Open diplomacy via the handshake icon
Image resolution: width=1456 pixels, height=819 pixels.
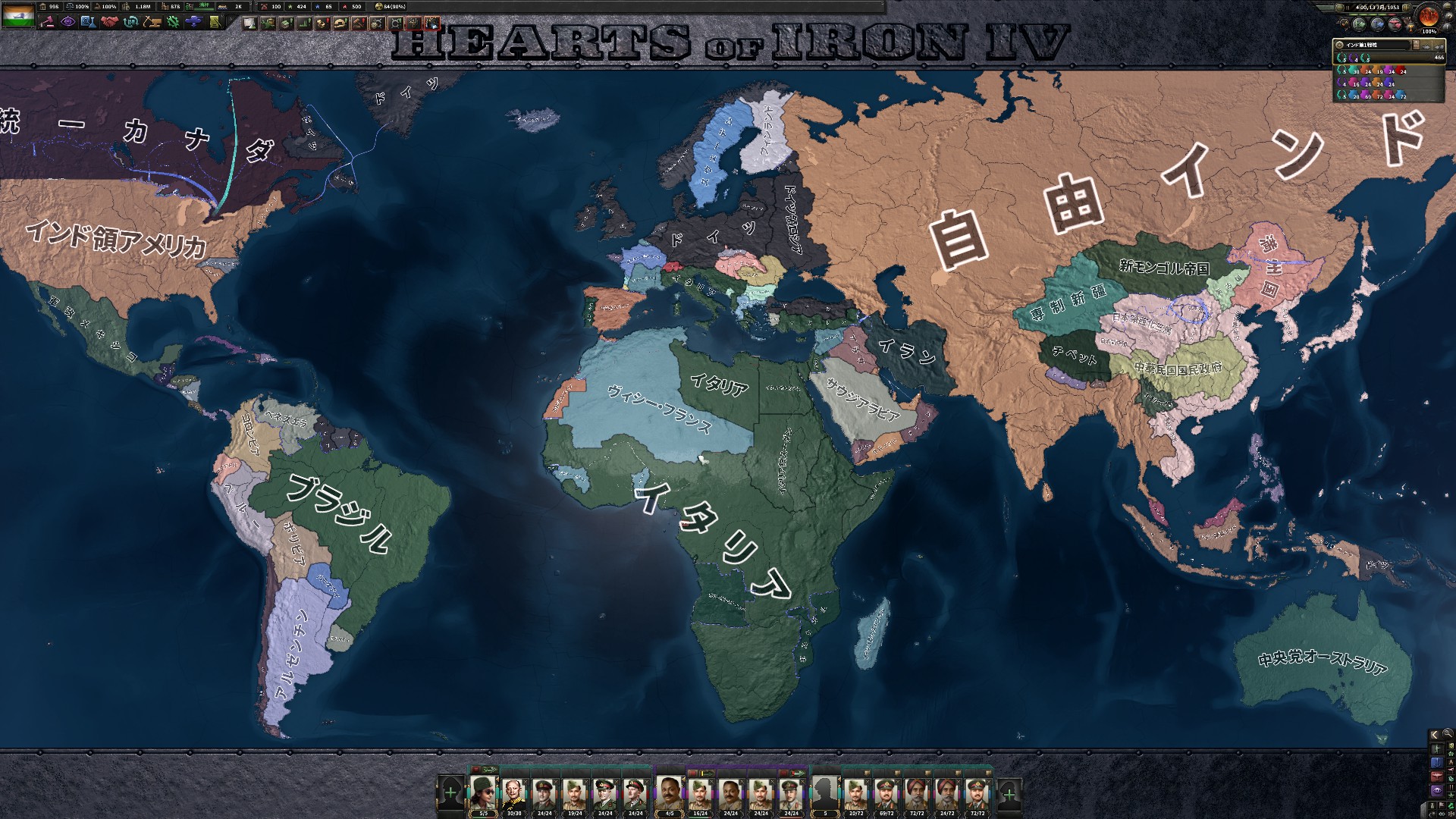(x=111, y=22)
